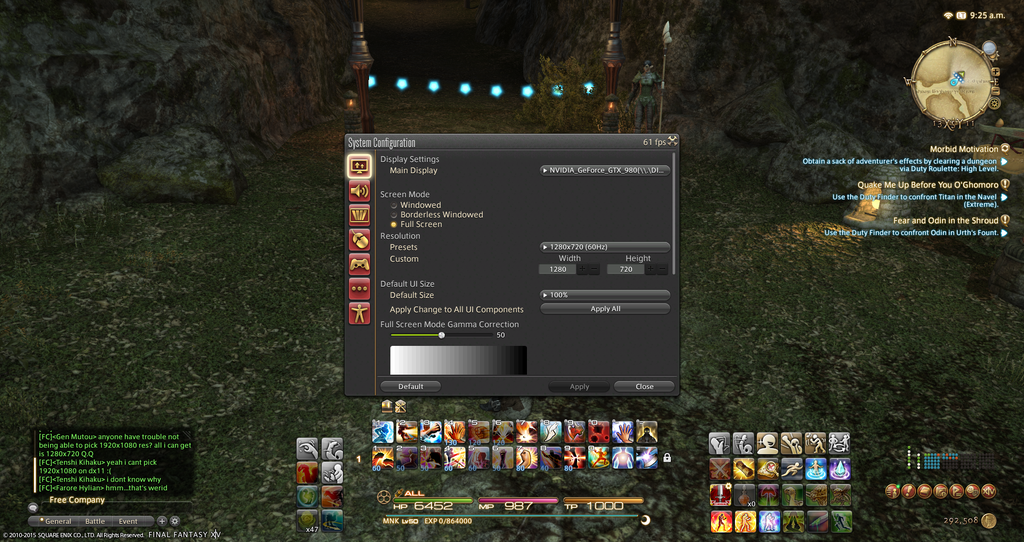The width and height of the screenshot is (1024, 542).
Task: Open the Main Display dropdown
Action: (x=605, y=170)
